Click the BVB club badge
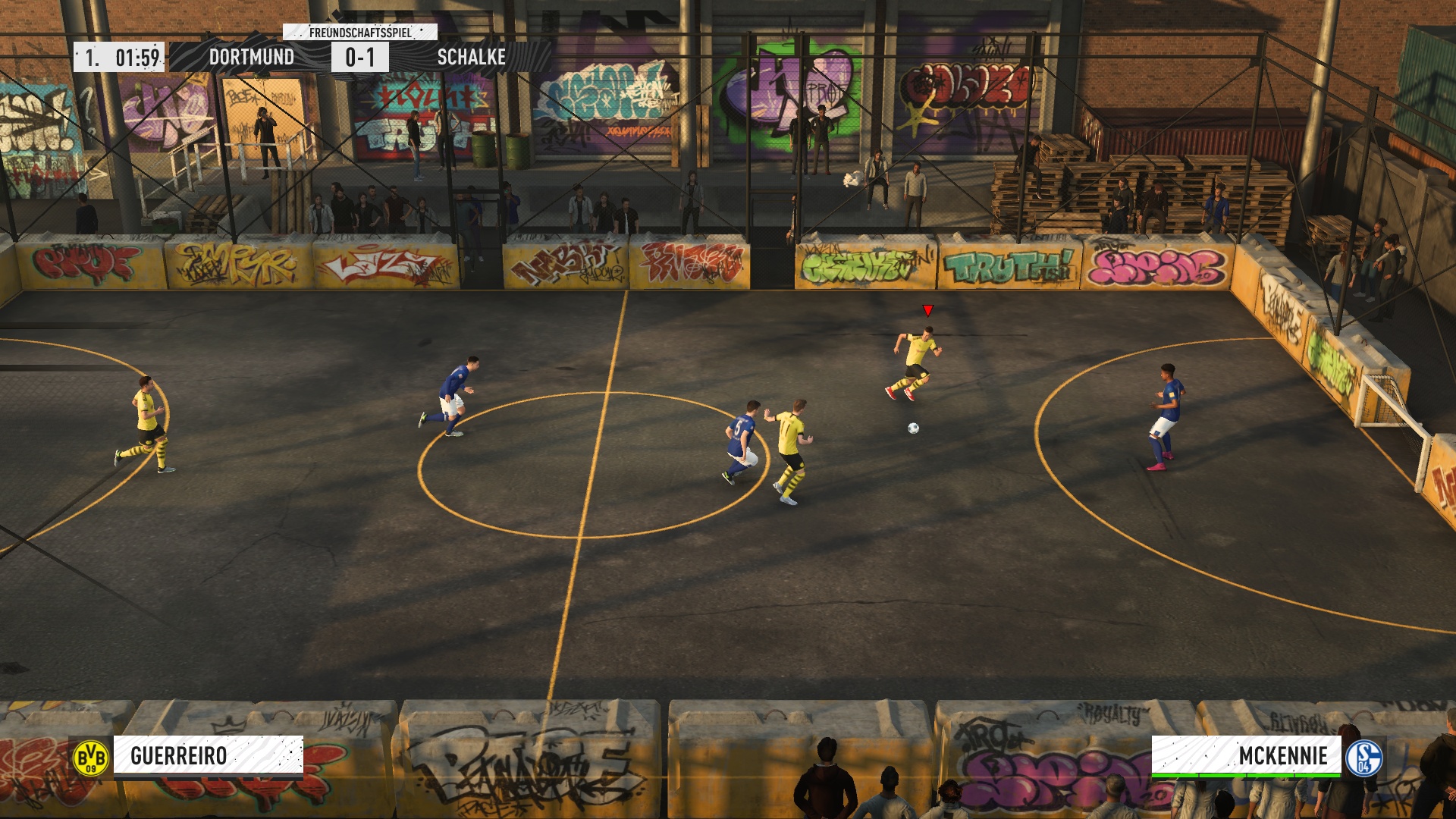The width and height of the screenshot is (1456, 819). coord(91,757)
